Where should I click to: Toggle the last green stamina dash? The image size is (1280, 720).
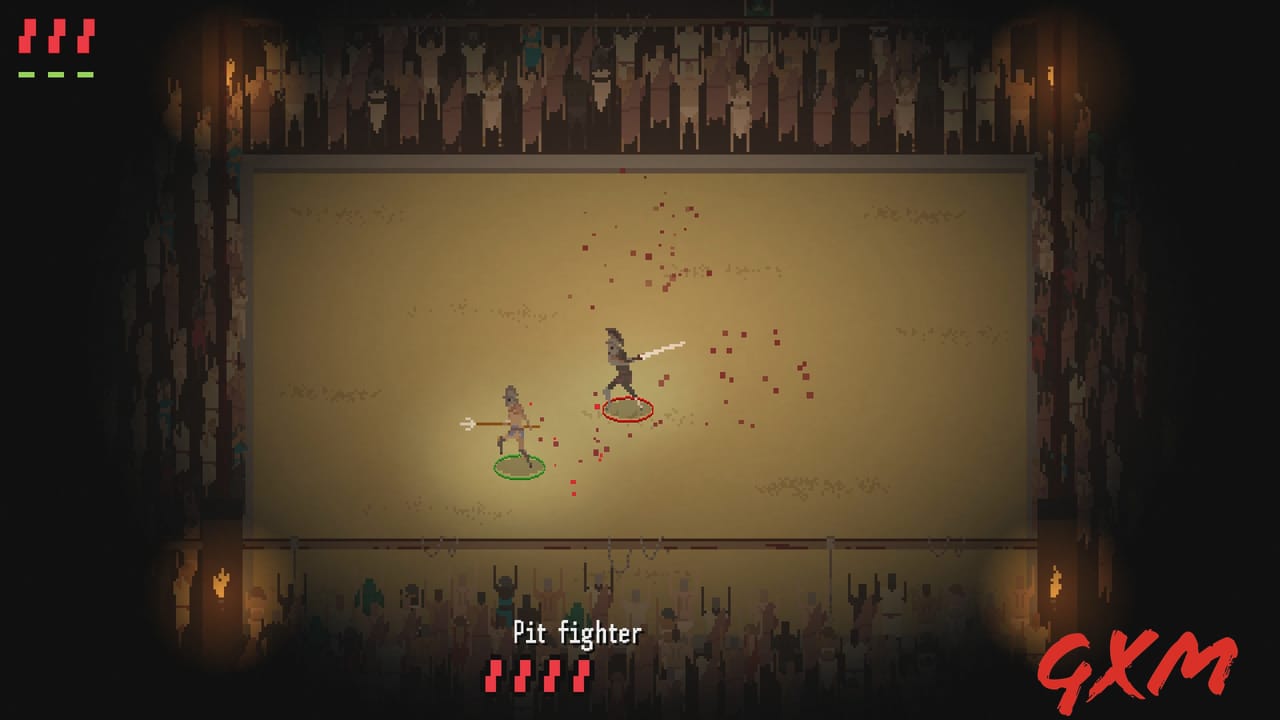(x=85, y=74)
